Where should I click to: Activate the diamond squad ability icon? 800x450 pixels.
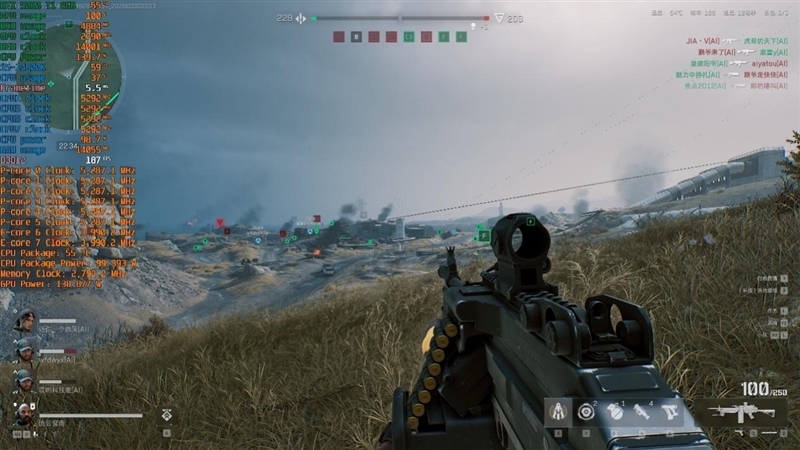click(166, 413)
